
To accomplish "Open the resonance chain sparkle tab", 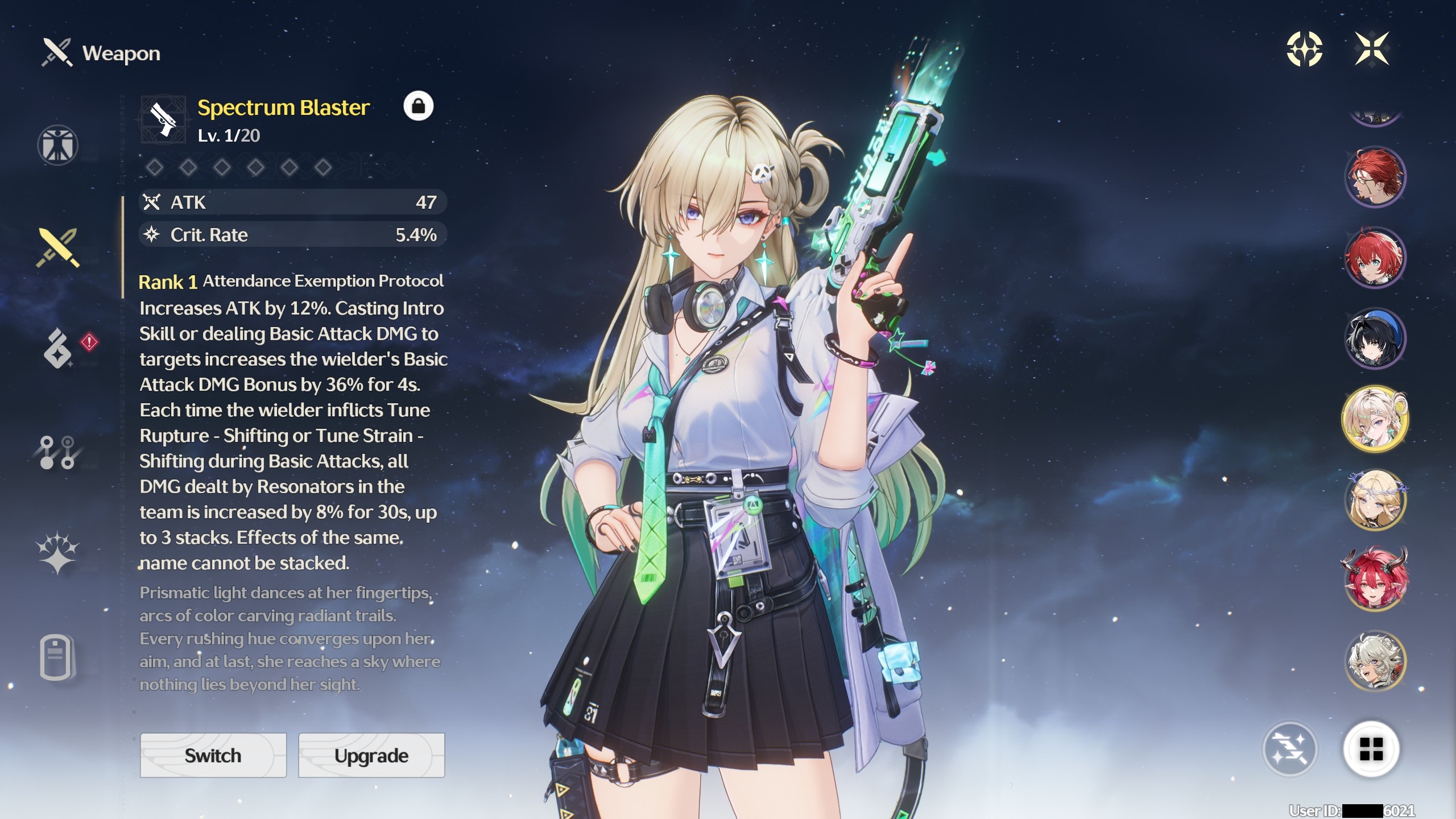I will click(x=57, y=553).
